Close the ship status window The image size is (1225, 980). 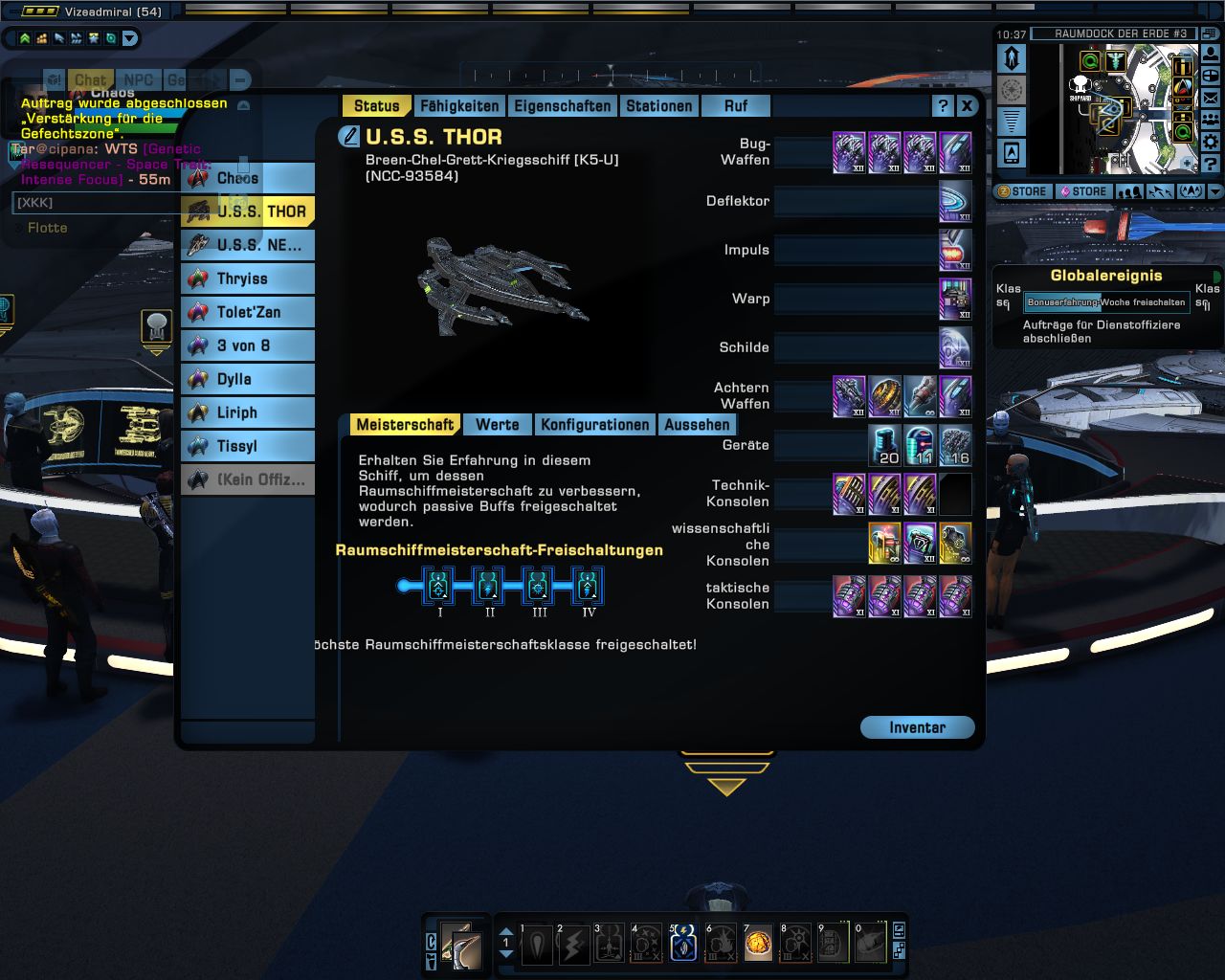pos(967,106)
